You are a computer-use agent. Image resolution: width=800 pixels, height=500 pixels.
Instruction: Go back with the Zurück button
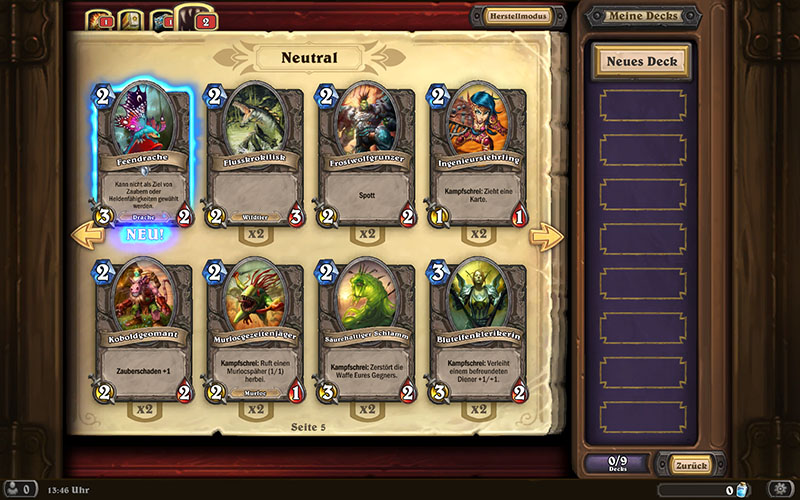tap(684, 465)
